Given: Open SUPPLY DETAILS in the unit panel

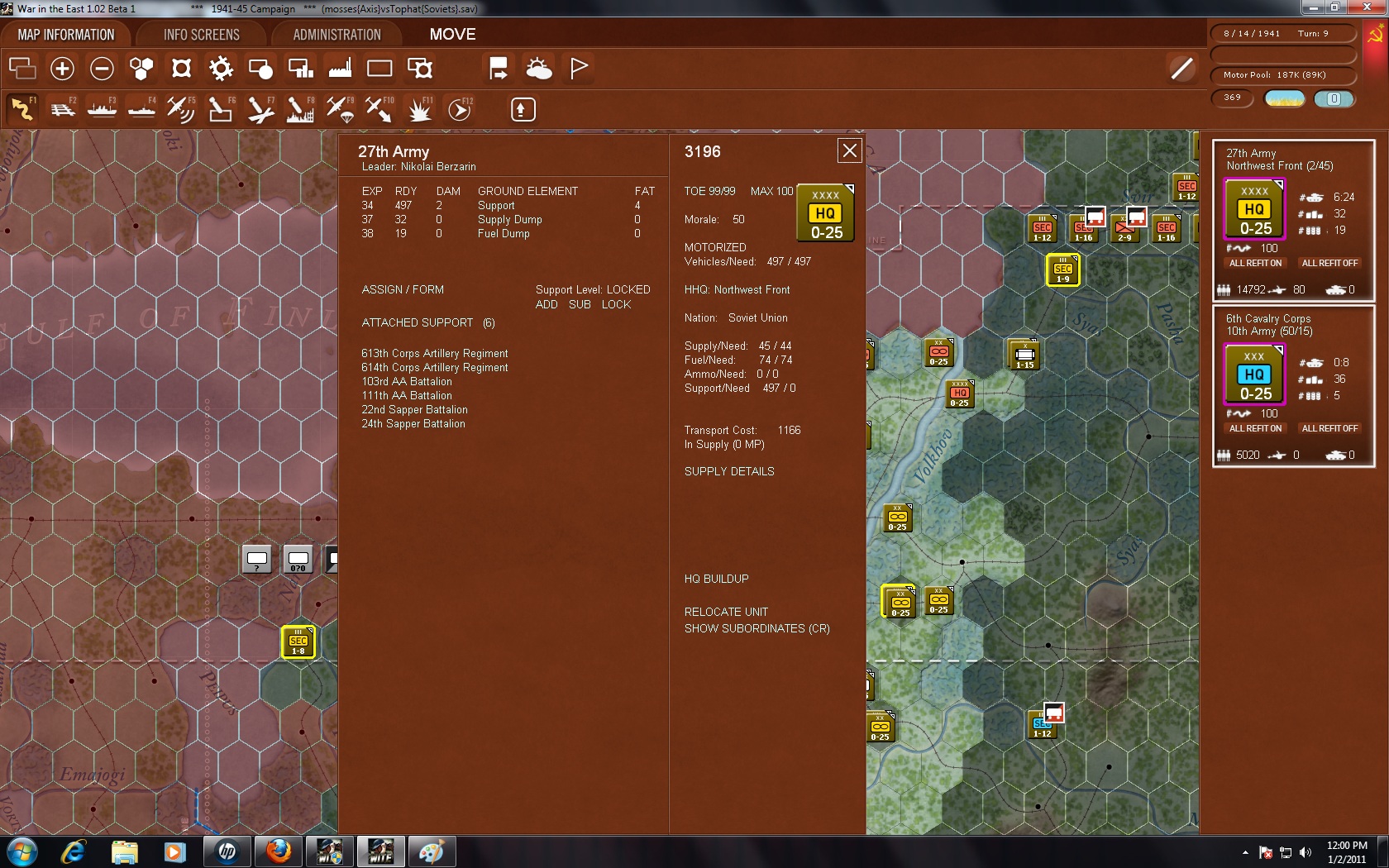Looking at the screenshot, I should (728, 471).
